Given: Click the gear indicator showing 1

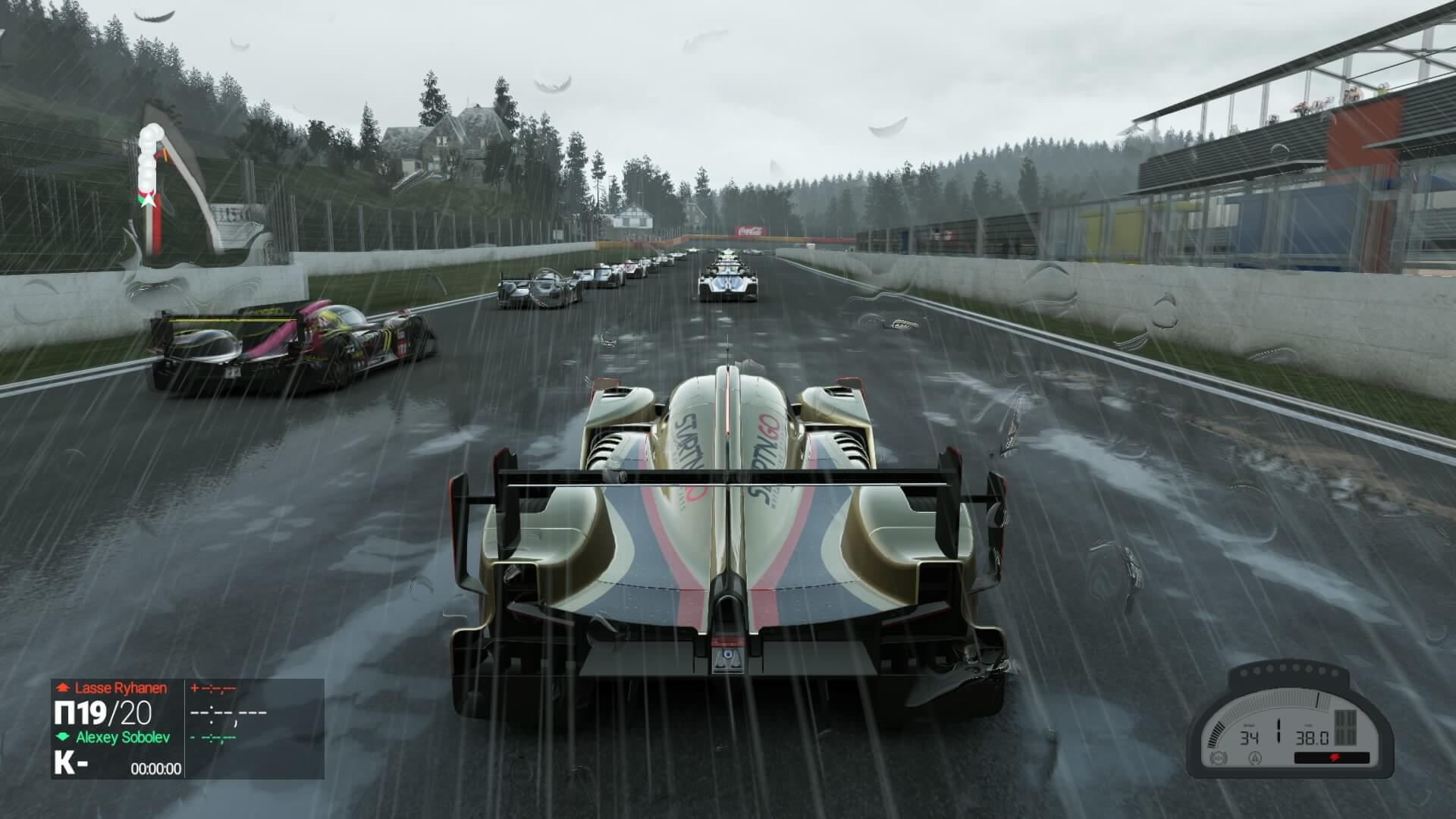Looking at the screenshot, I should [x=1279, y=730].
